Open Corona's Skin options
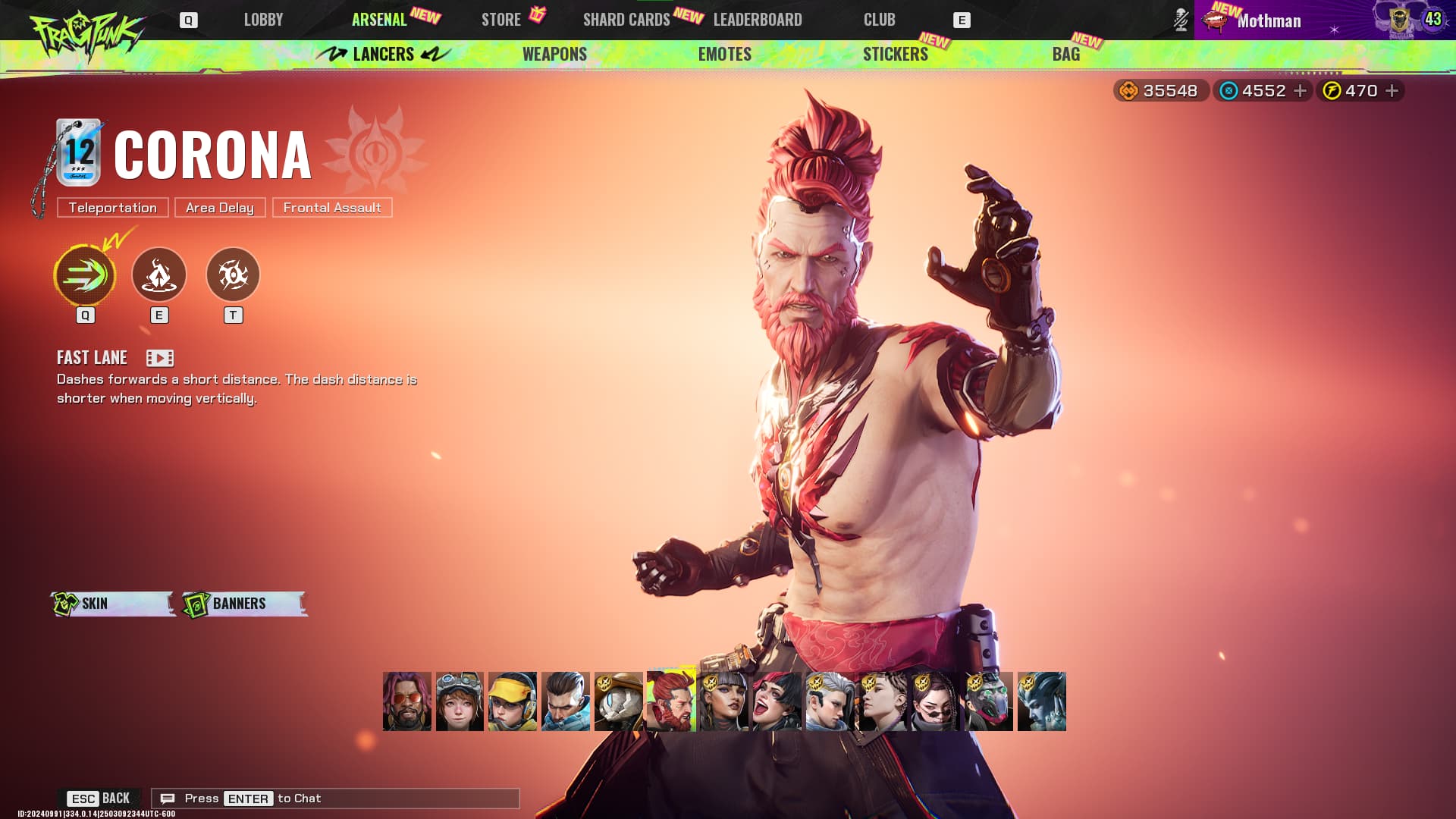The width and height of the screenshot is (1456, 819). [112, 604]
